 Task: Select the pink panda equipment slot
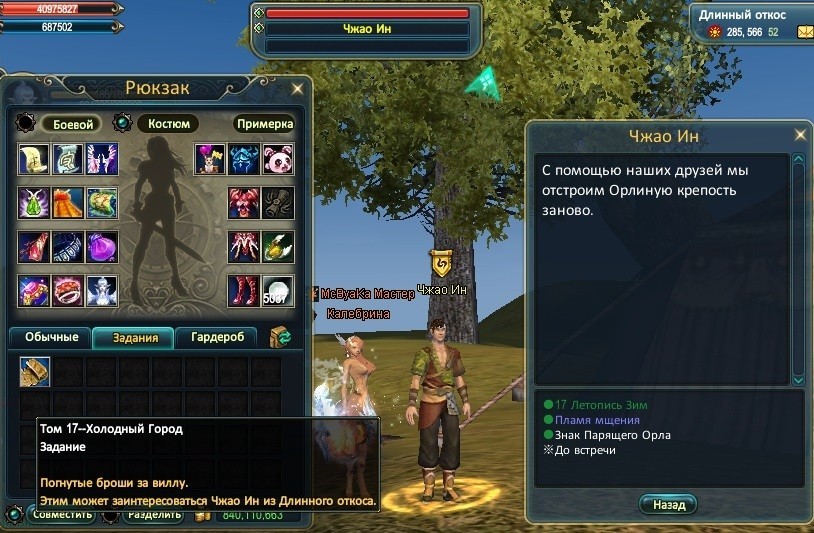(x=278, y=159)
